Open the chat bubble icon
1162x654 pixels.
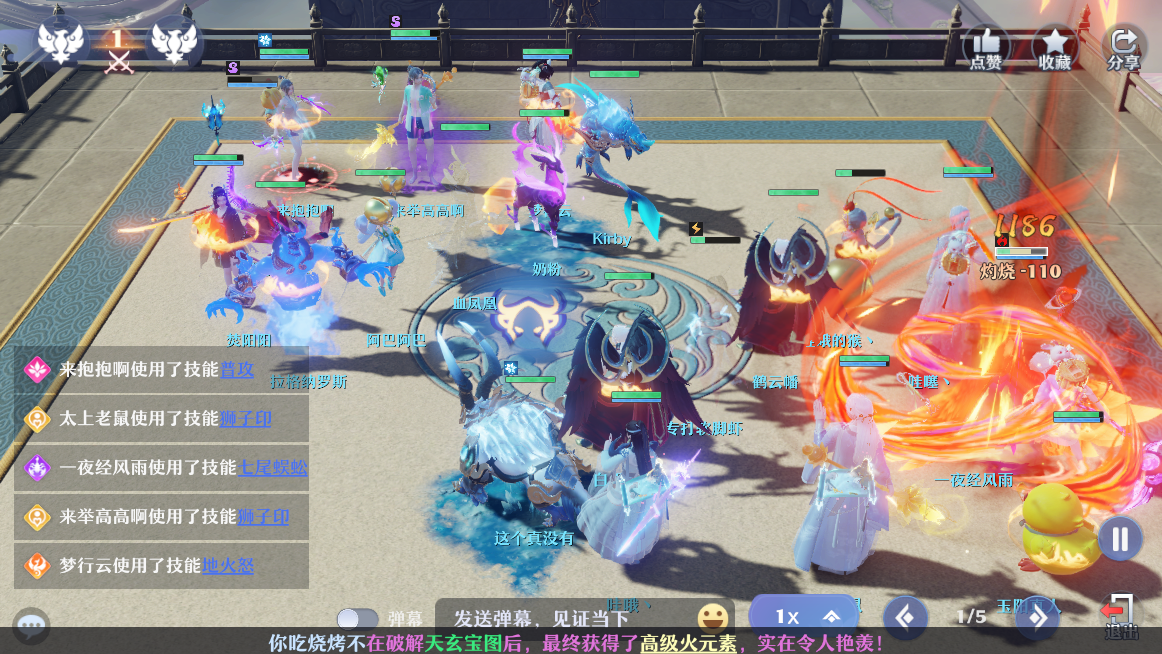coord(31,626)
